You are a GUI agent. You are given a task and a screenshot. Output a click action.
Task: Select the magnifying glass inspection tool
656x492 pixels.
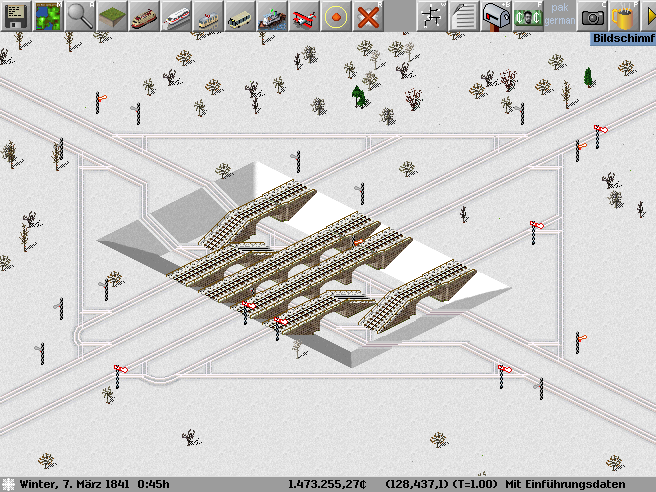click(x=80, y=16)
